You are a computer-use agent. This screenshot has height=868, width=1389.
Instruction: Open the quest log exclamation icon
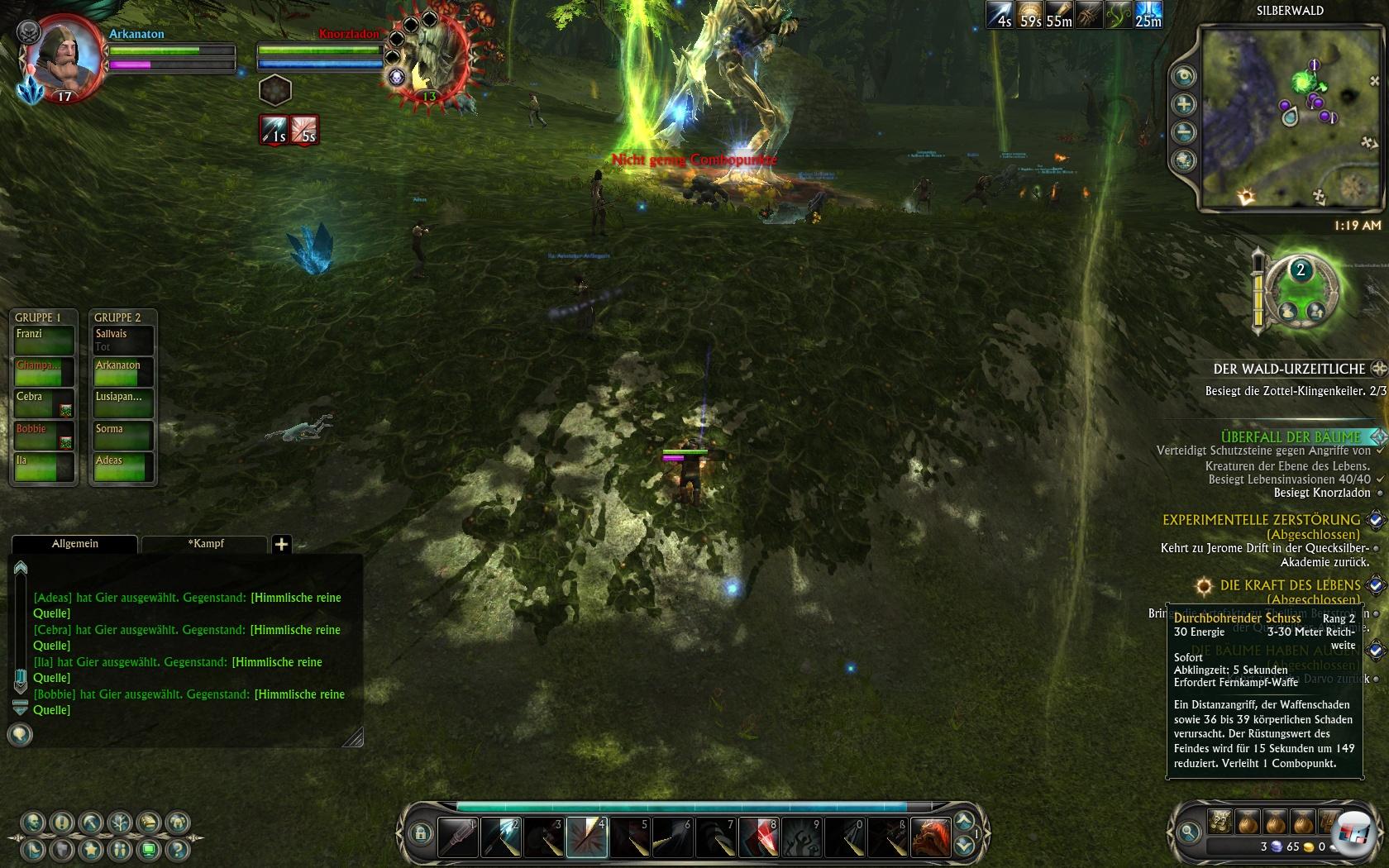62,823
